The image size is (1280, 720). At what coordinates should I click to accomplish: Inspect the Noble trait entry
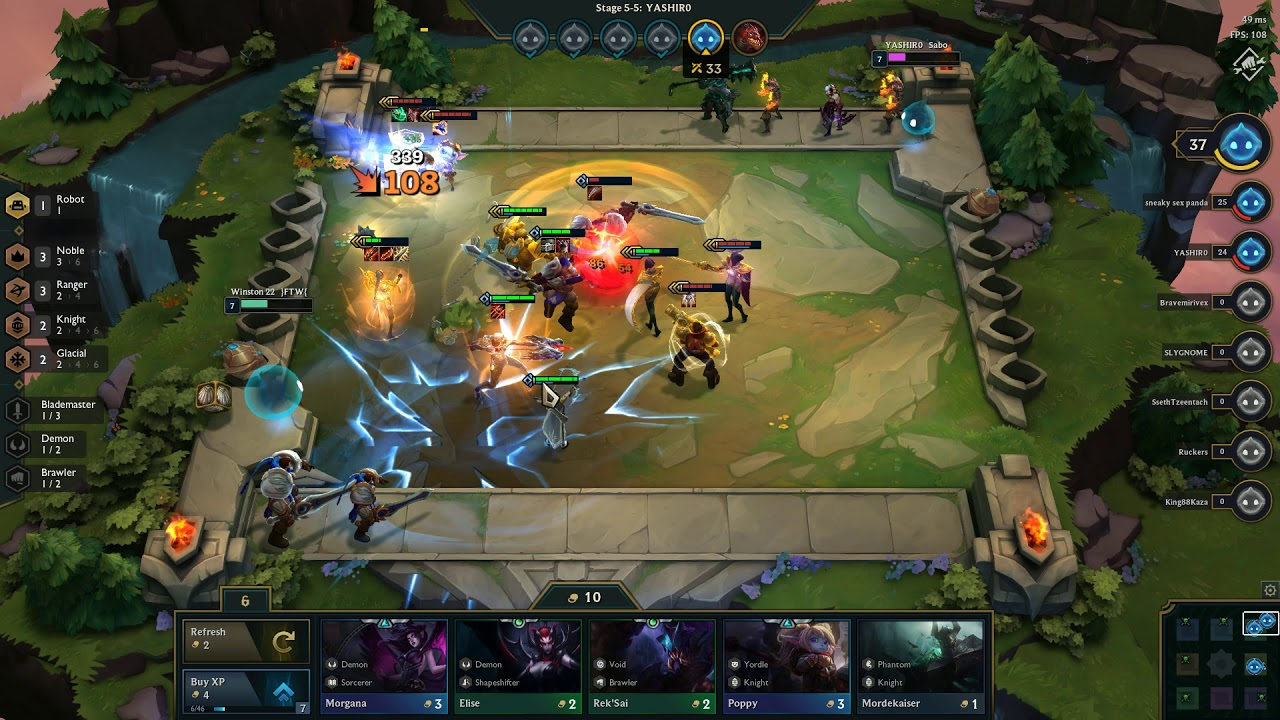pyautogui.click(x=60, y=256)
